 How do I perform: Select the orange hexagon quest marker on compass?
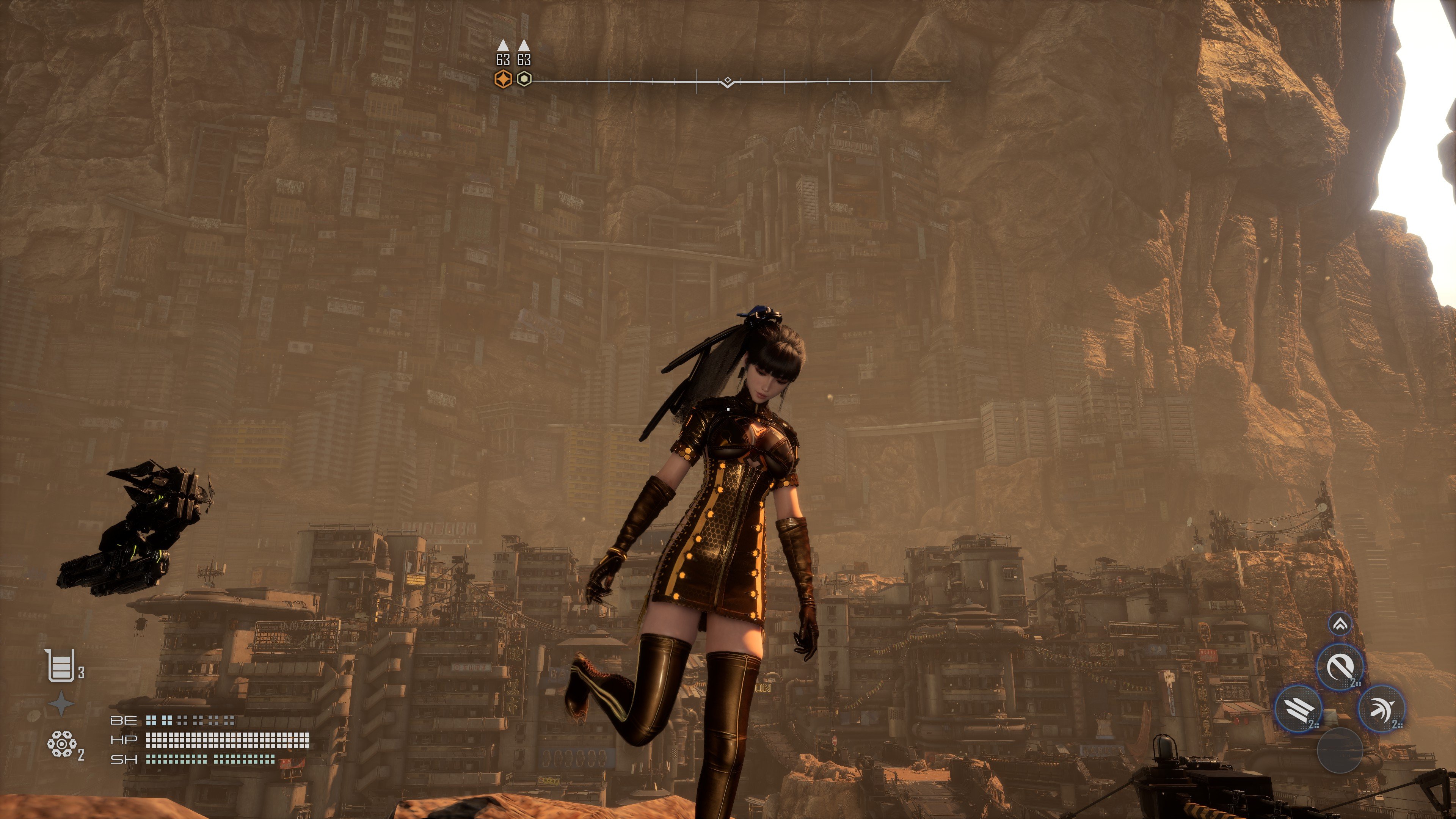click(503, 79)
